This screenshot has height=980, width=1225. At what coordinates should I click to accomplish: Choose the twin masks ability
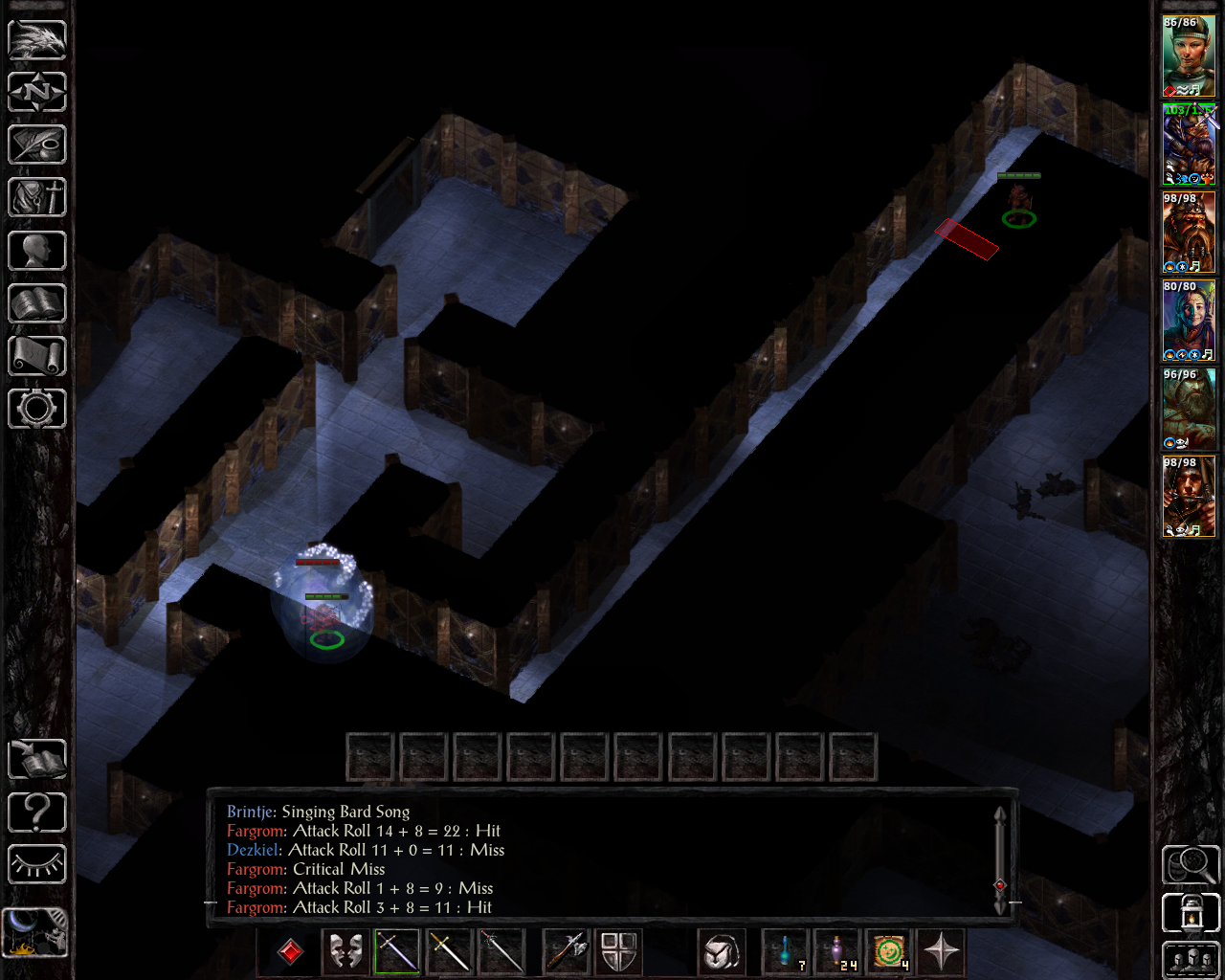pyautogui.click(x=345, y=951)
